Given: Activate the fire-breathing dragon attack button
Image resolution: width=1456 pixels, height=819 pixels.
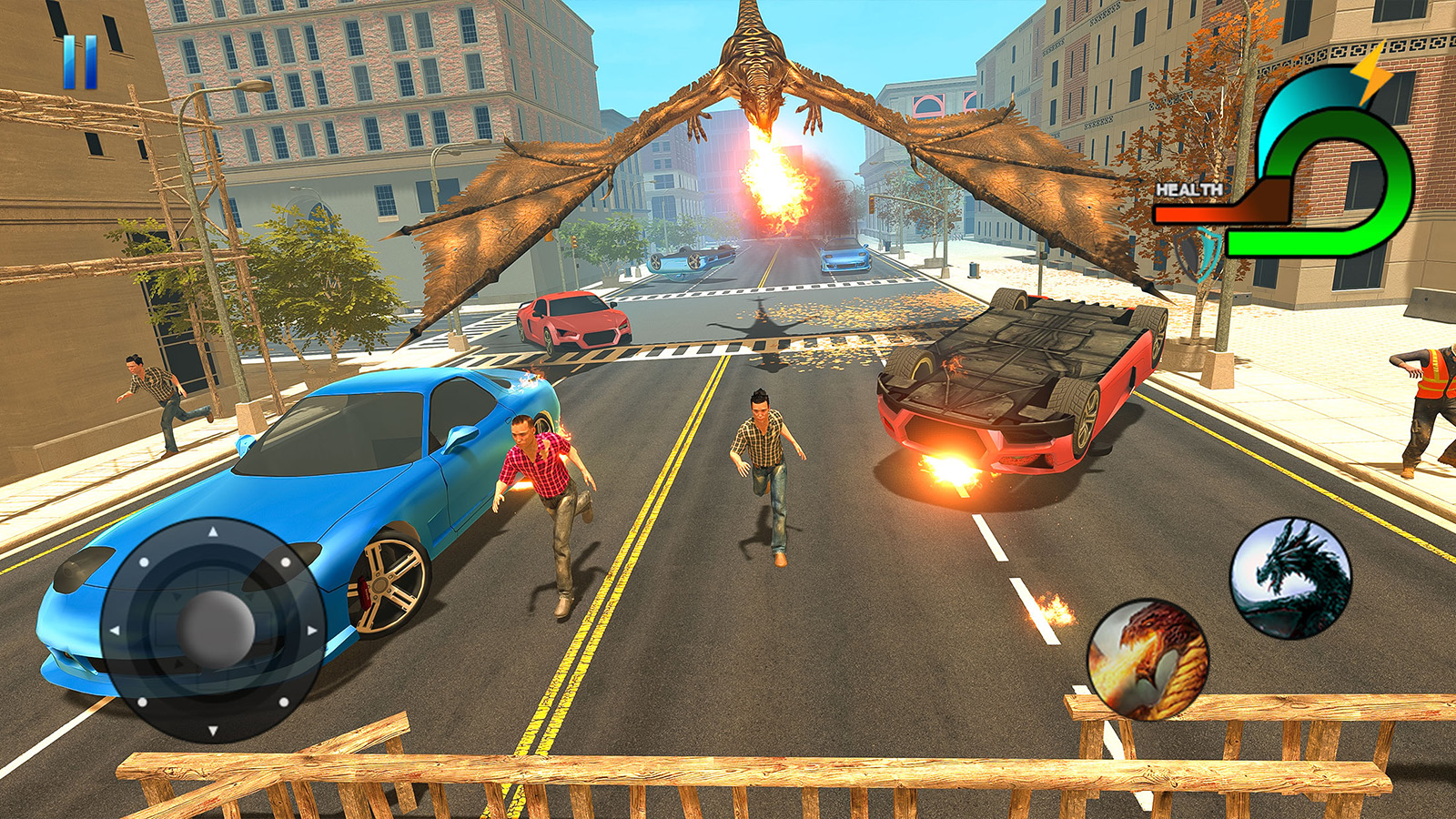Looking at the screenshot, I should click(1148, 659).
